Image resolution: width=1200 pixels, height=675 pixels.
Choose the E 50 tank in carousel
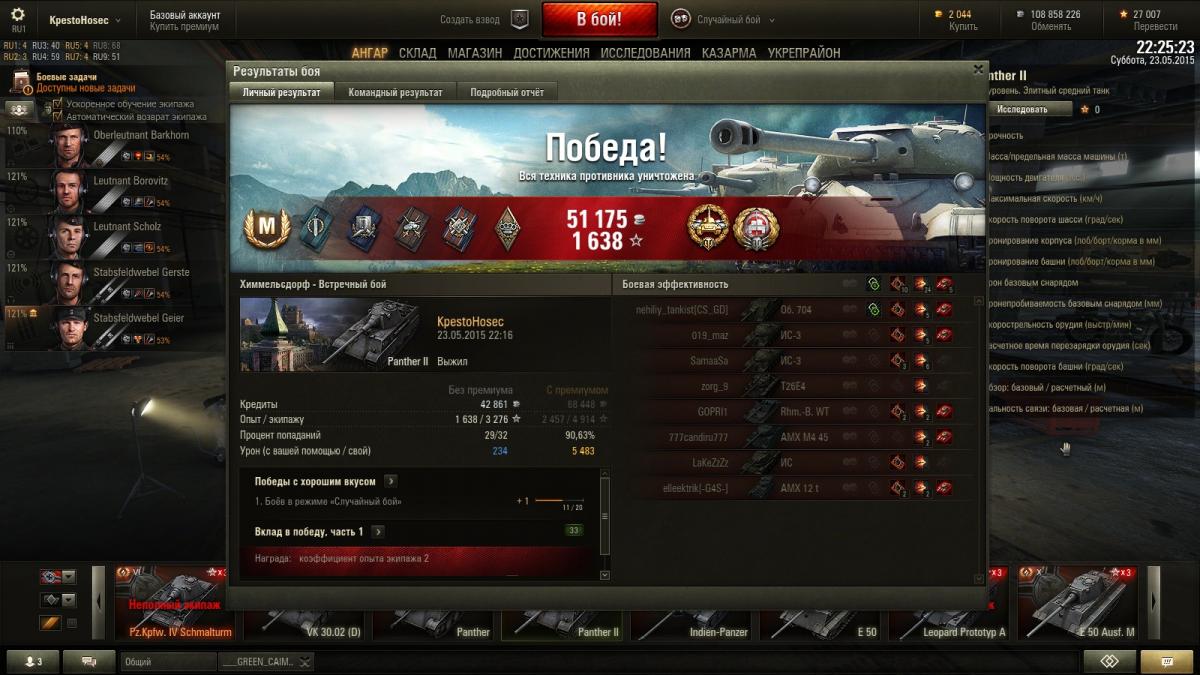823,605
